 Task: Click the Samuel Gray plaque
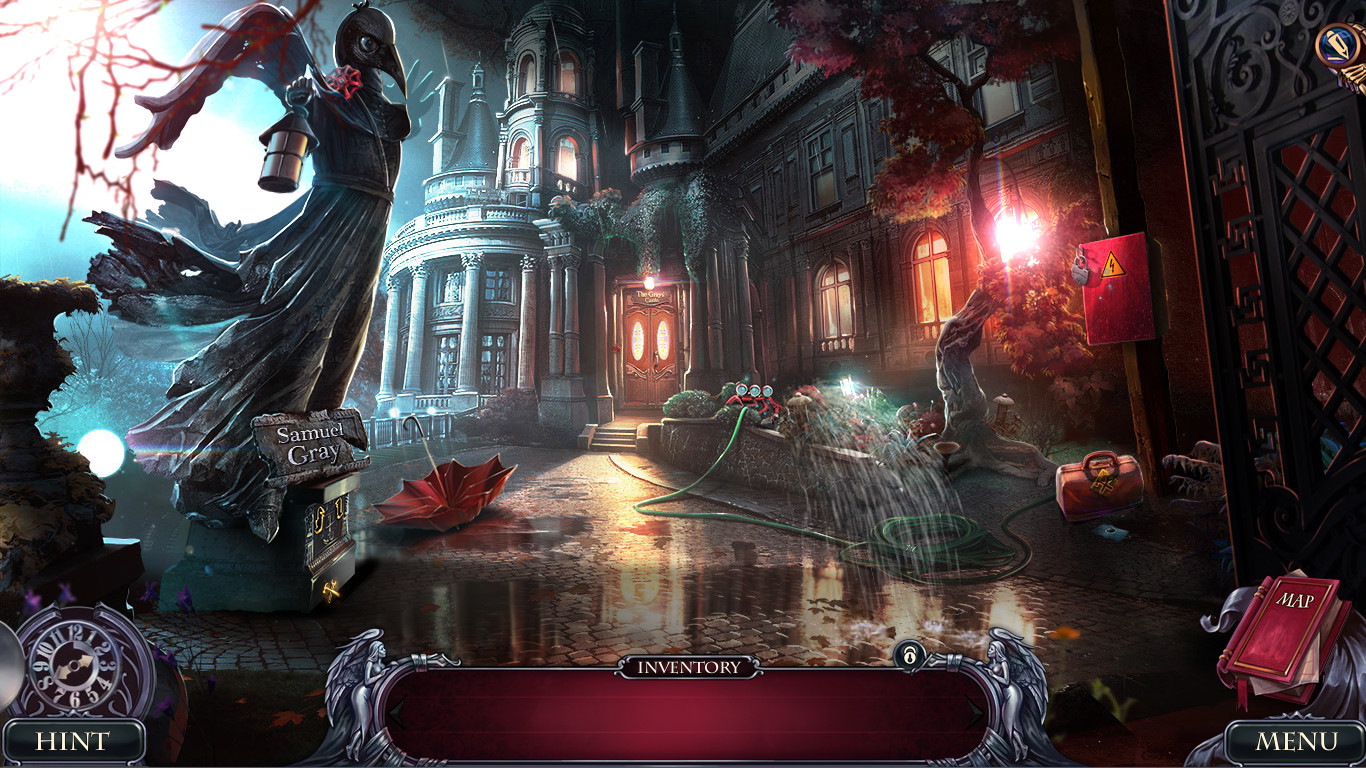click(311, 441)
